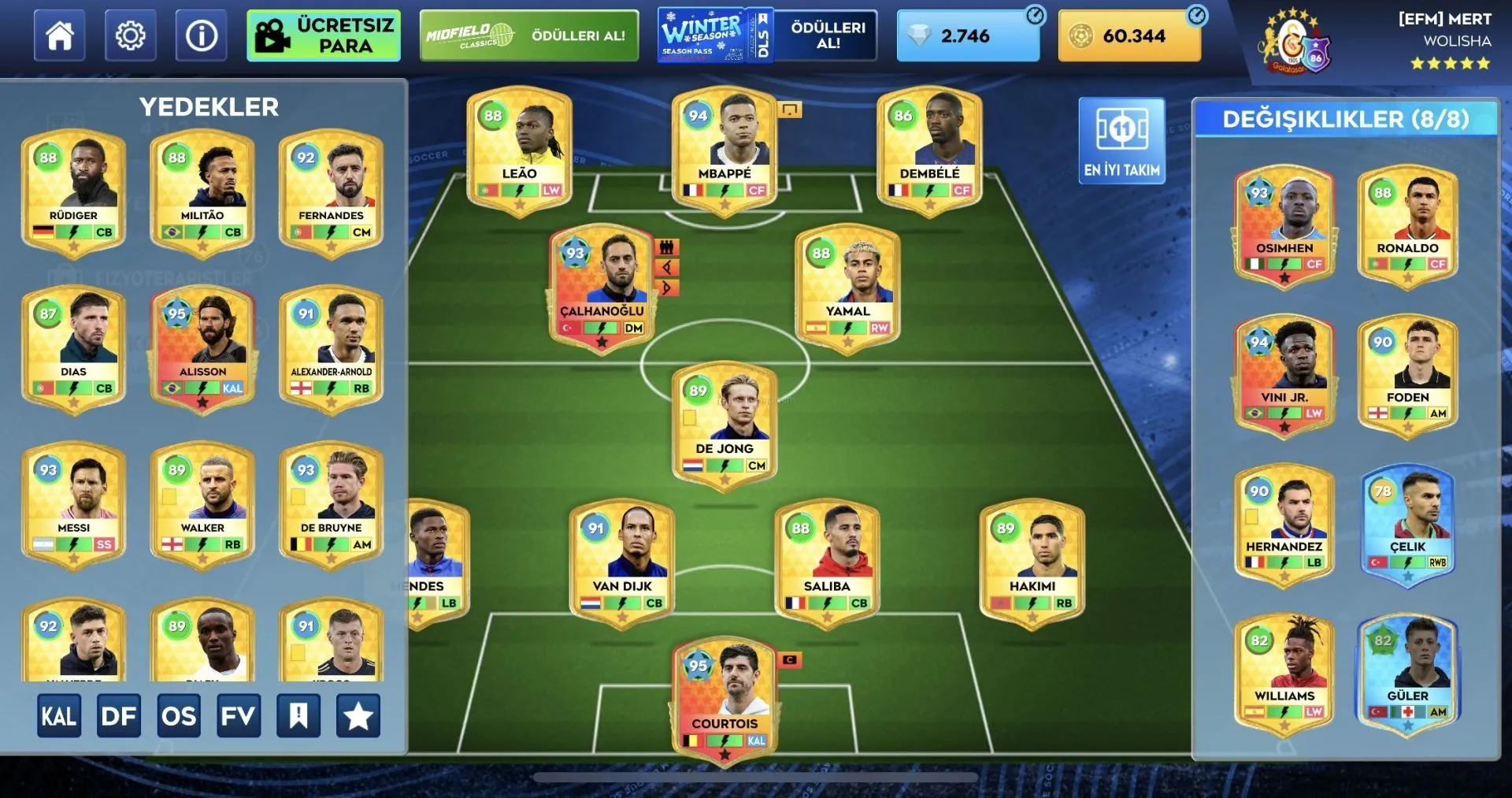Tap the diamonds balance box

(x=968, y=36)
